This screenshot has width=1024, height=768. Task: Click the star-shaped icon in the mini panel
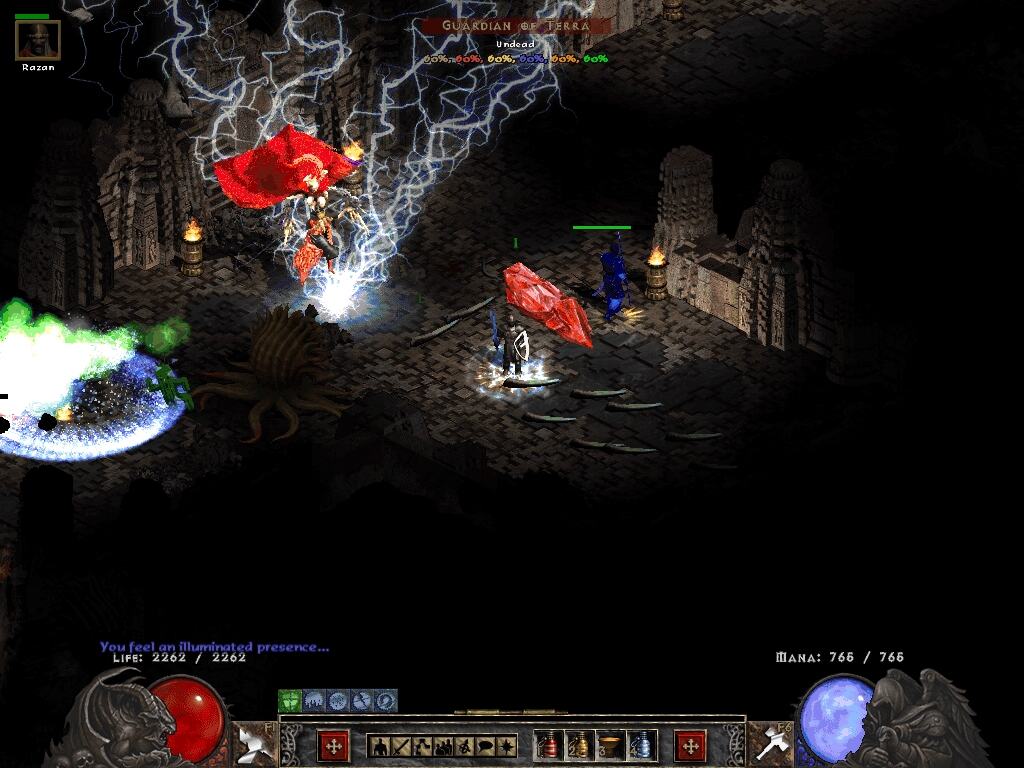506,746
